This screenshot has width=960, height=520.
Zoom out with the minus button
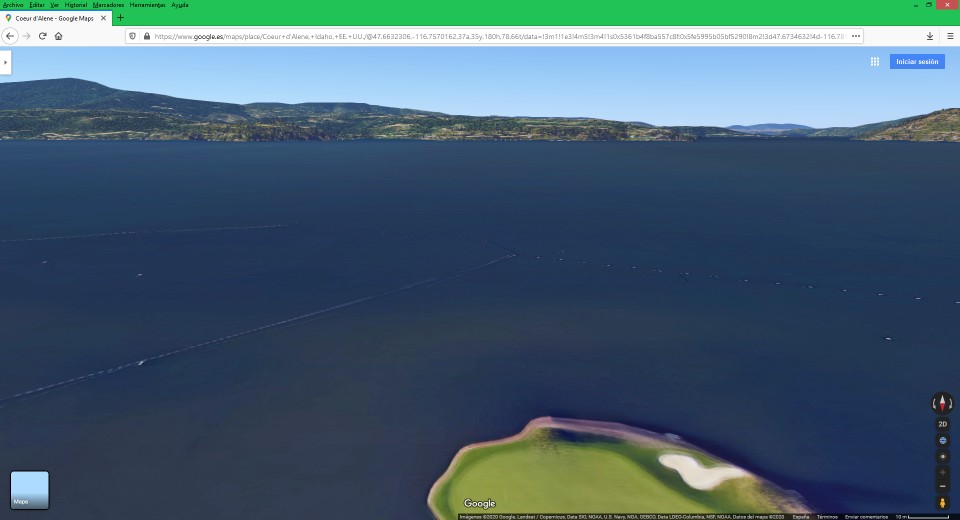pyautogui.click(x=942, y=486)
